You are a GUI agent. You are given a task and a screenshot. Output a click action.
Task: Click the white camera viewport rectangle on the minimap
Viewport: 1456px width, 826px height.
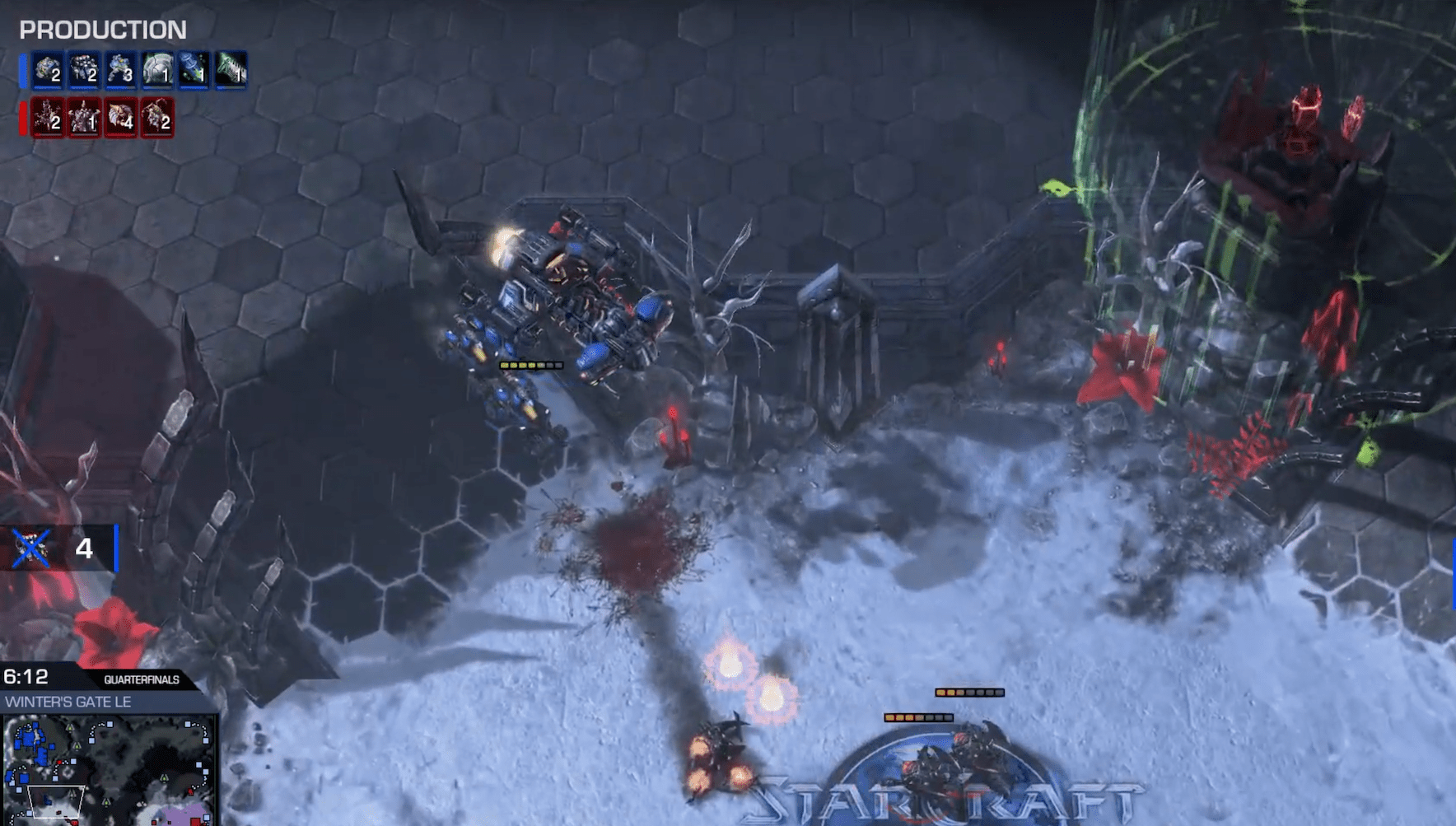pyautogui.click(x=54, y=803)
